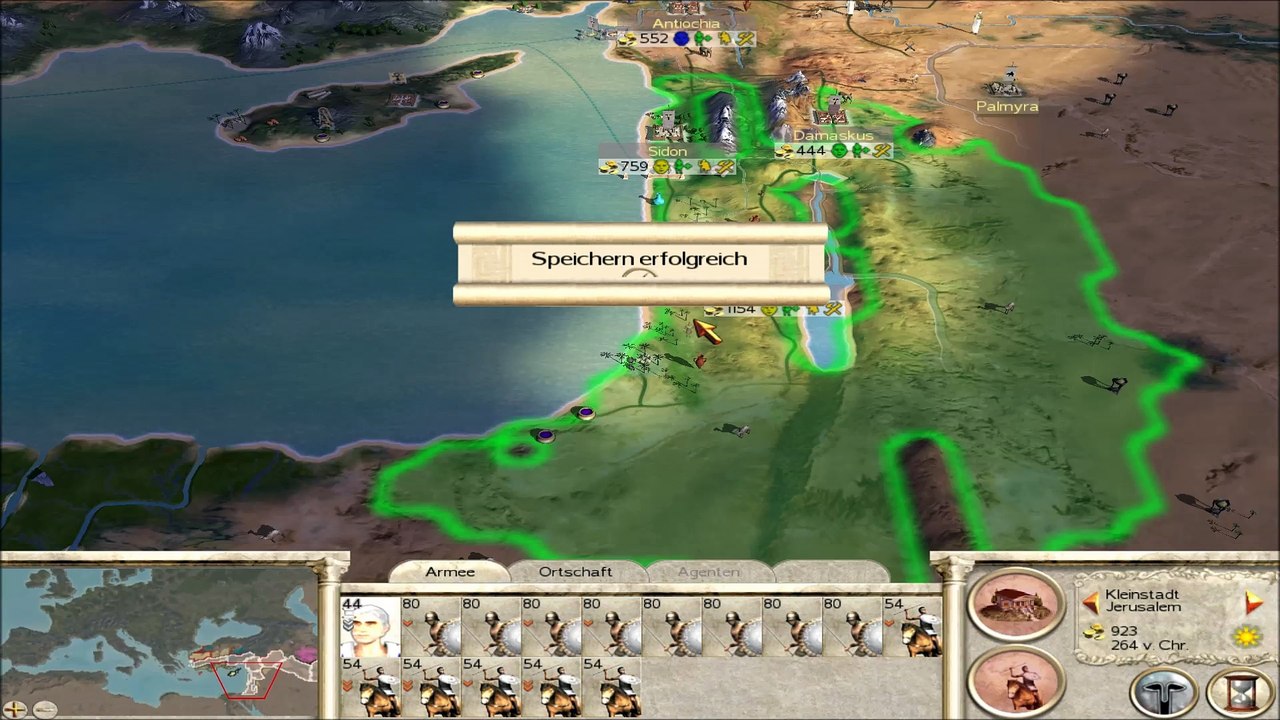Zoom in the minimap with the plus button
1280x720 pixels.
click(x=16, y=709)
